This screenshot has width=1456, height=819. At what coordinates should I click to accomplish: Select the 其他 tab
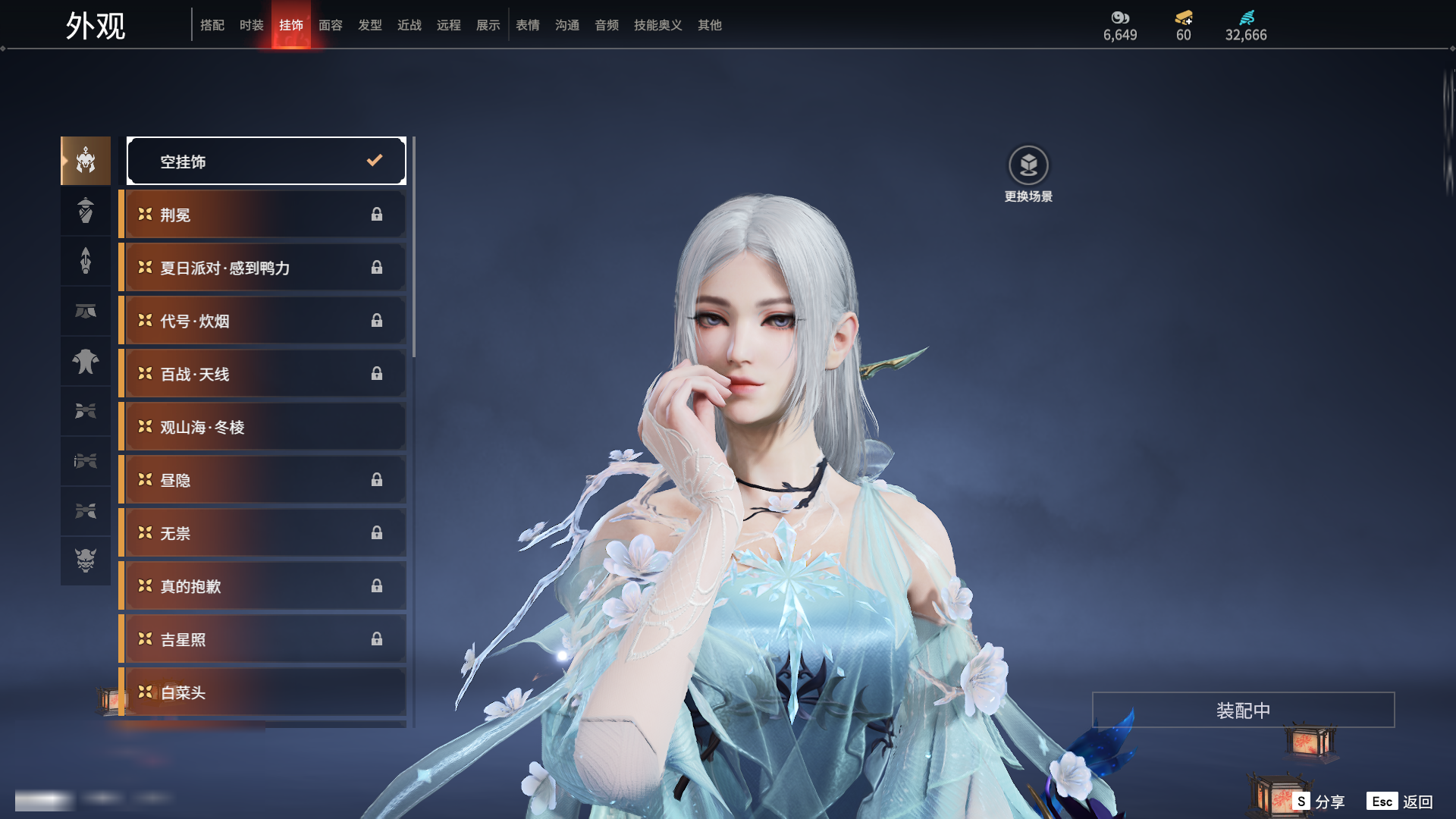click(x=710, y=25)
